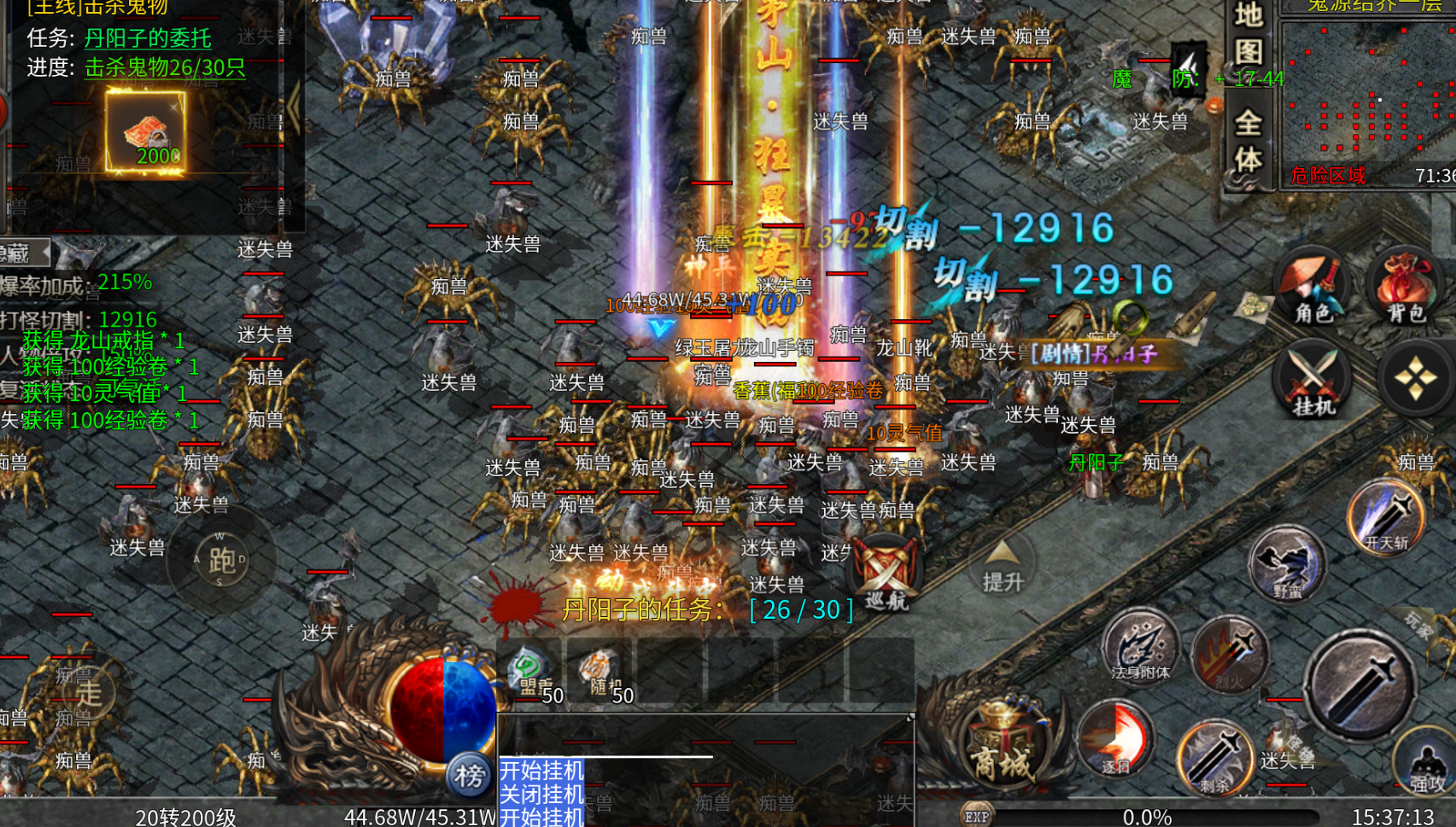This screenshot has width=1456, height=827.
Task: Open the minimap of the danger zone
Action: click(x=1369, y=94)
